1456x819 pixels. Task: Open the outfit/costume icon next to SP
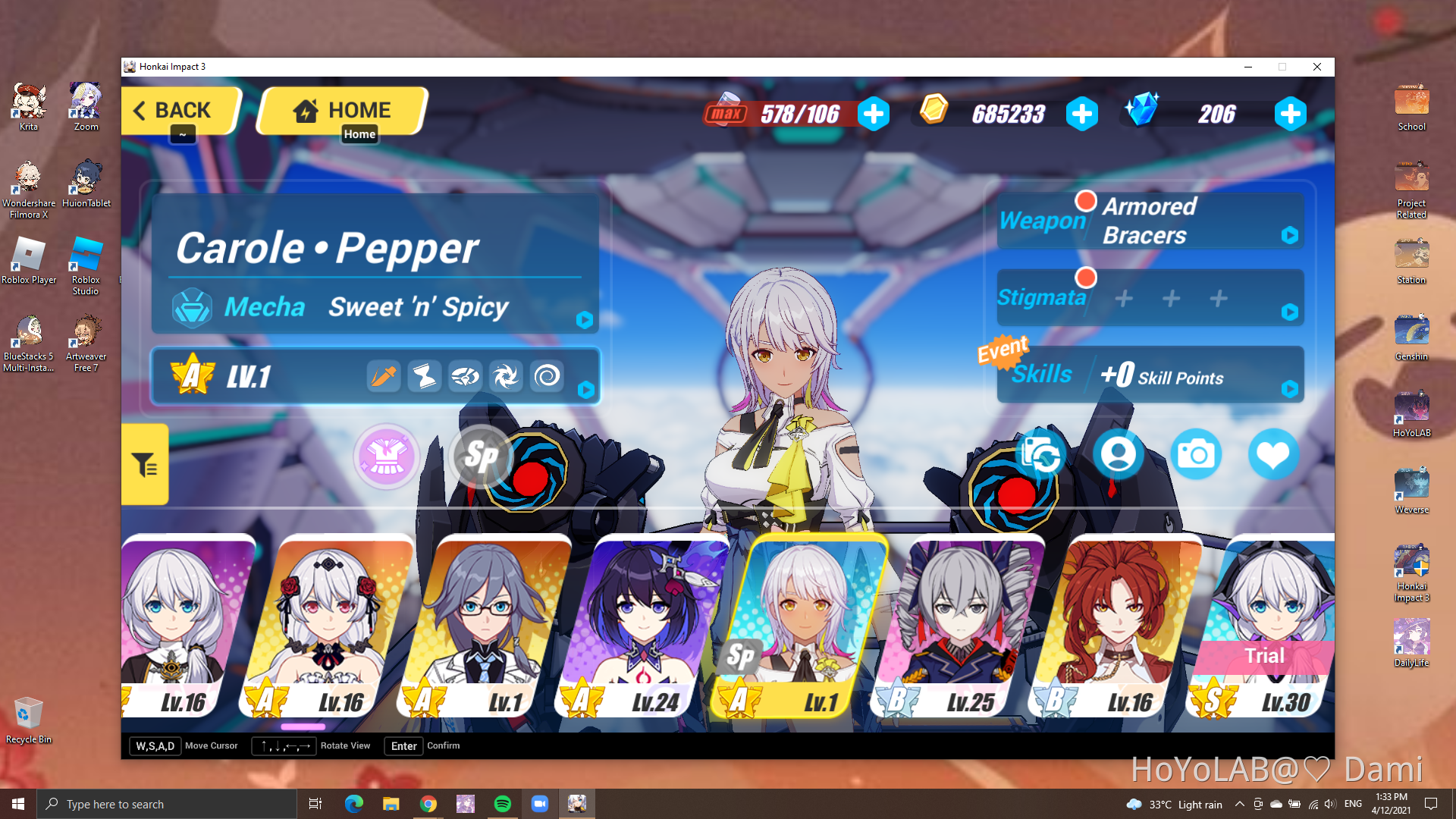pos(387,456)
